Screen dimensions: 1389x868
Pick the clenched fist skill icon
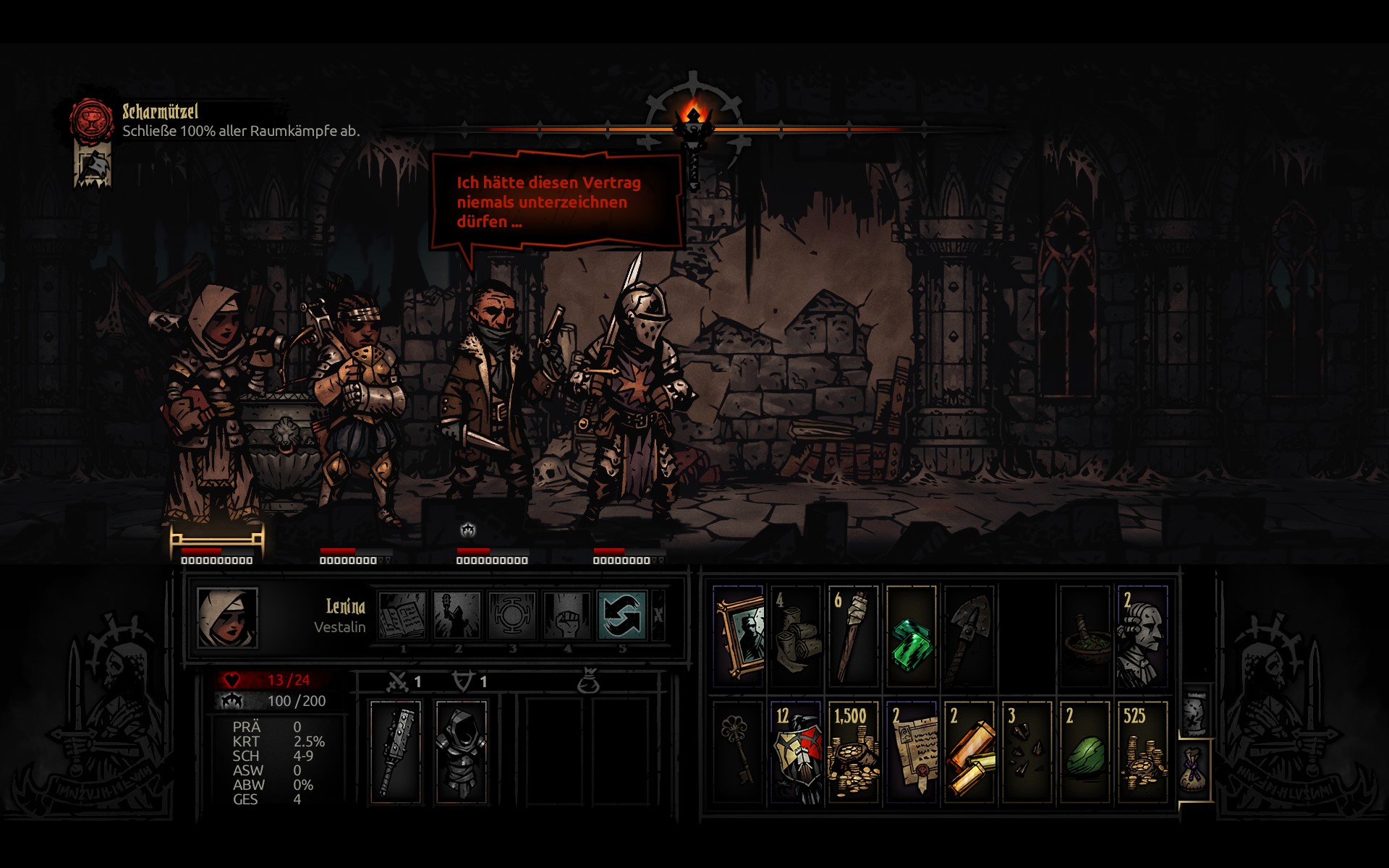click(x=566, y=615)
